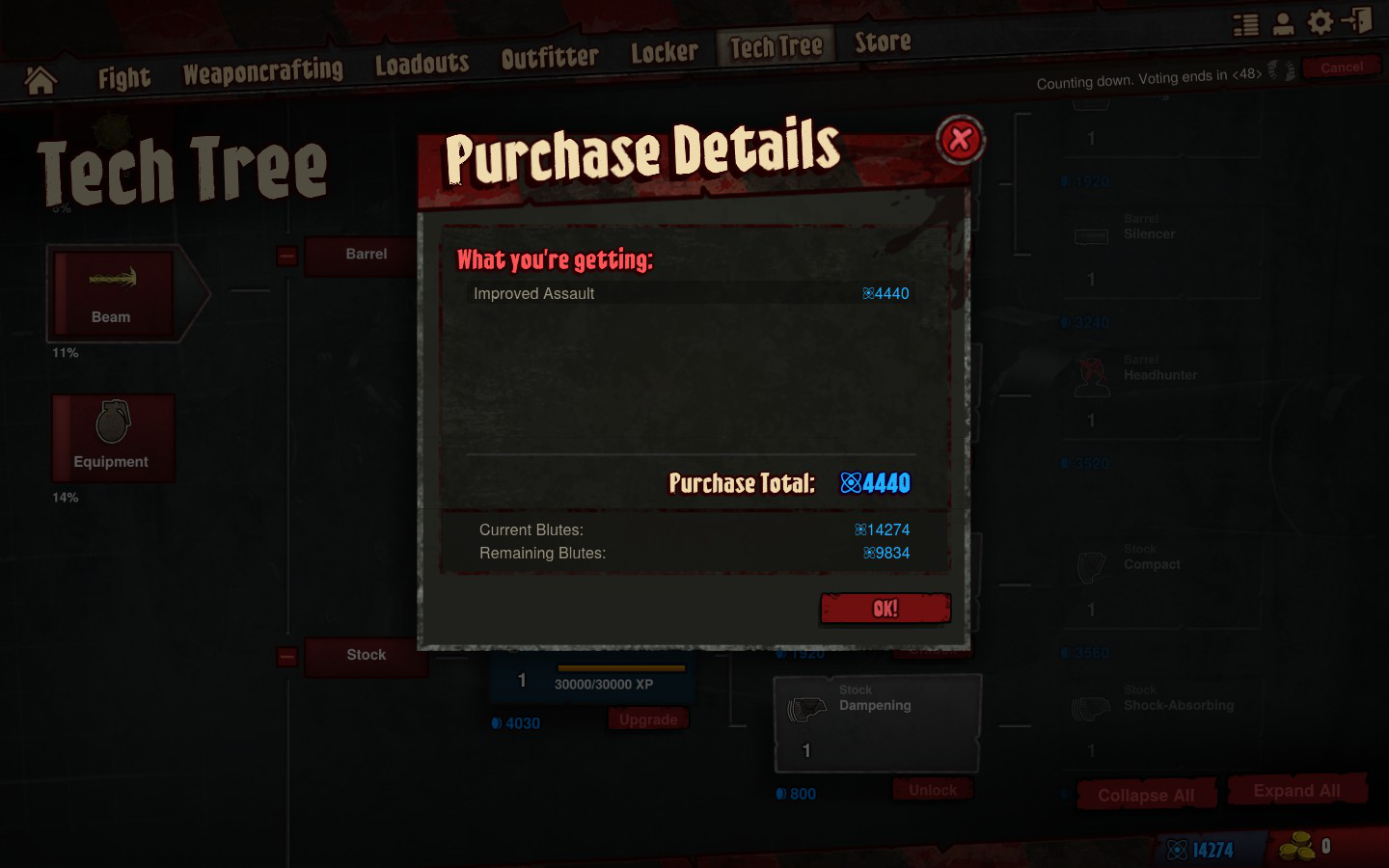This screenshot has width=1389, height=868.
Task: Close the Purchase Details dialog
Action: coord(960,140)
